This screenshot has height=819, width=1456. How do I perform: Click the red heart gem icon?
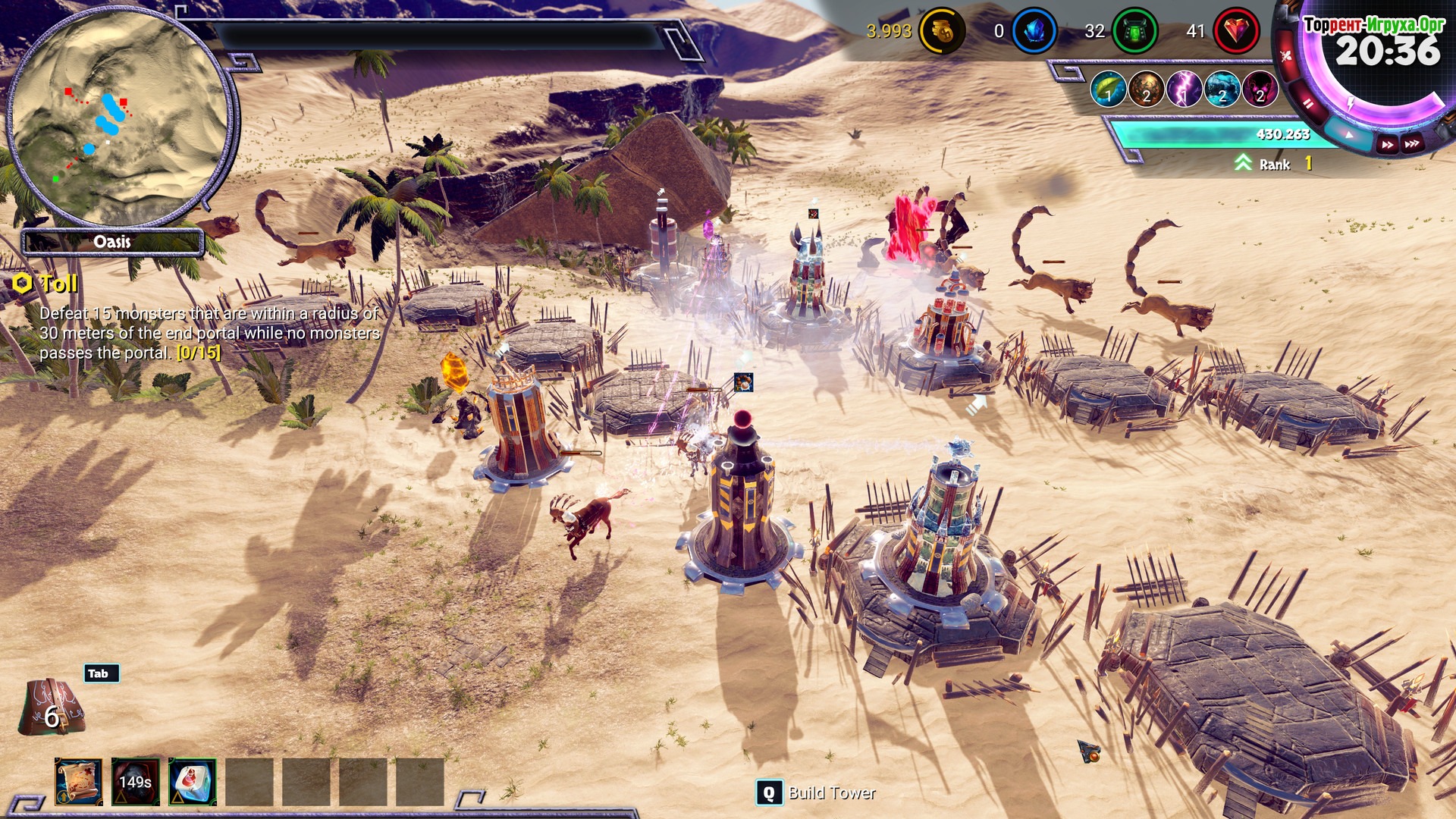point(1236,31)
